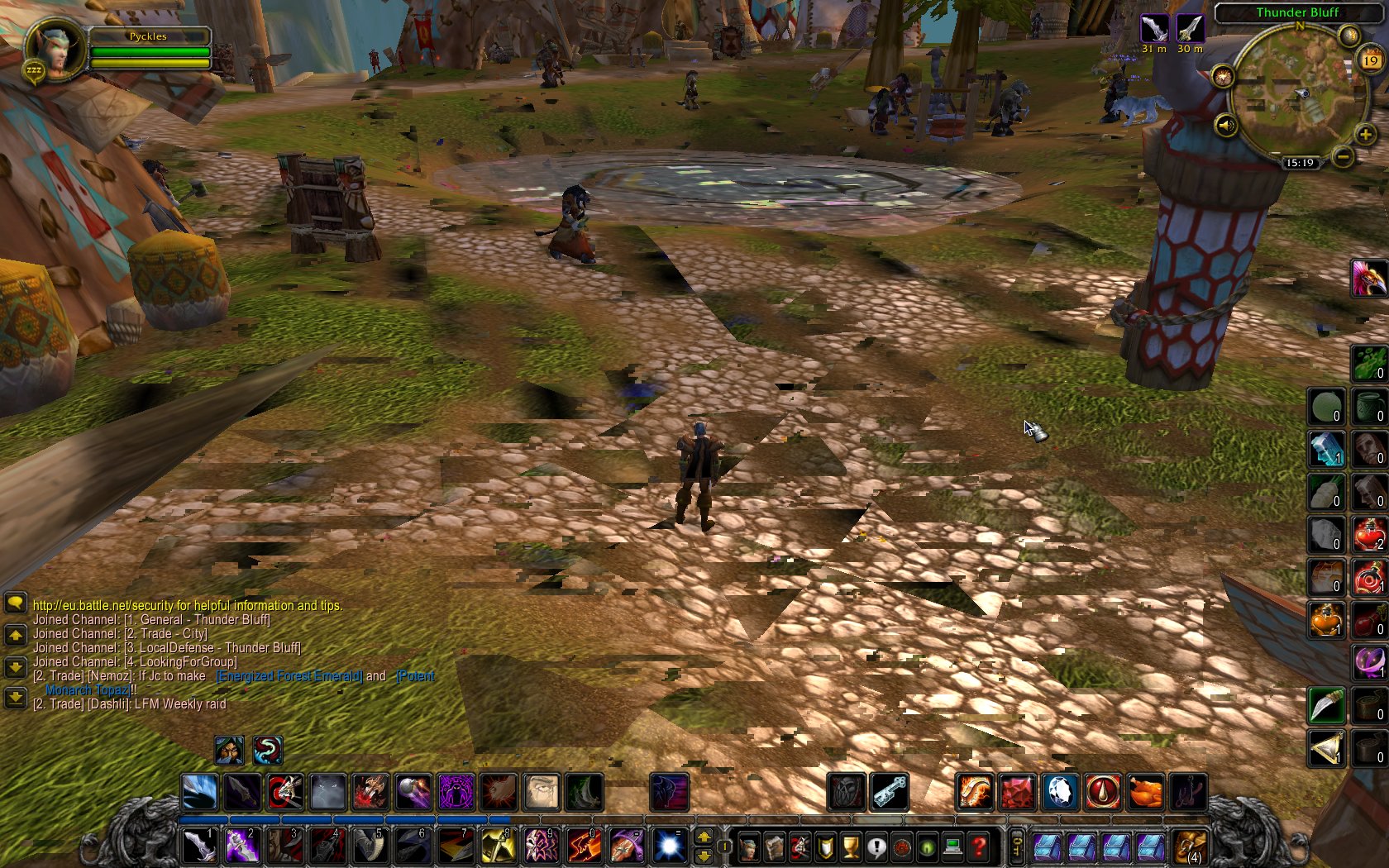Zoom out the minimap with minus button

pos(1344,156)
